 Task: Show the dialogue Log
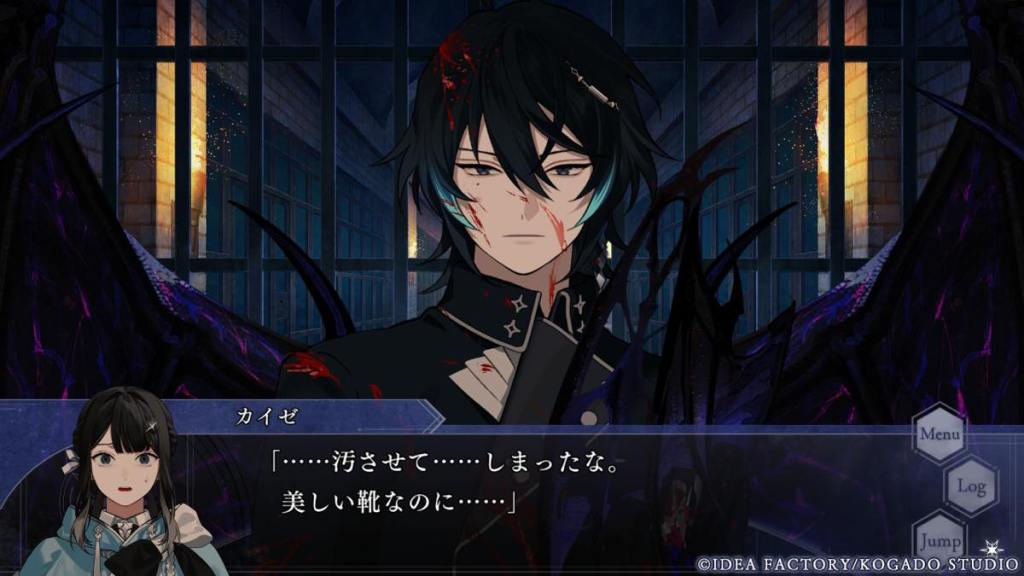point(971,487)
